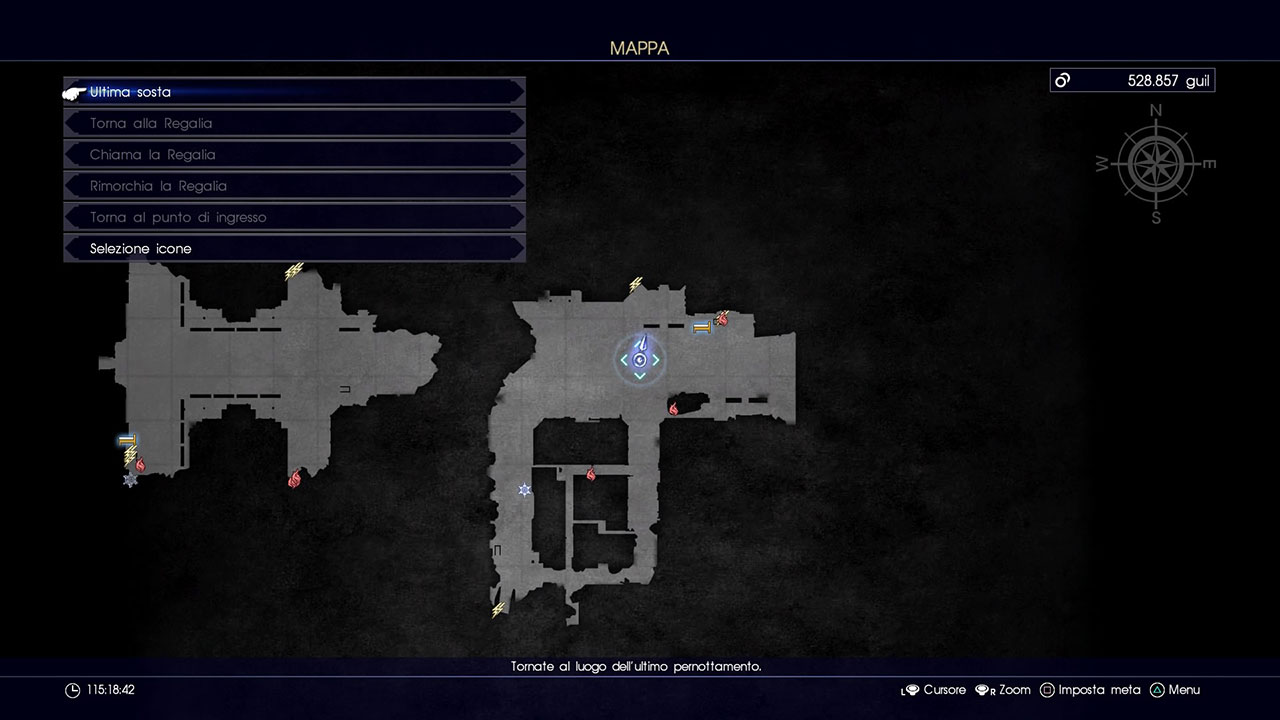This screenshot has width=1280, height=720.
Task: Select the ice deposit icon on the central map
Action: tap(524, 490)
